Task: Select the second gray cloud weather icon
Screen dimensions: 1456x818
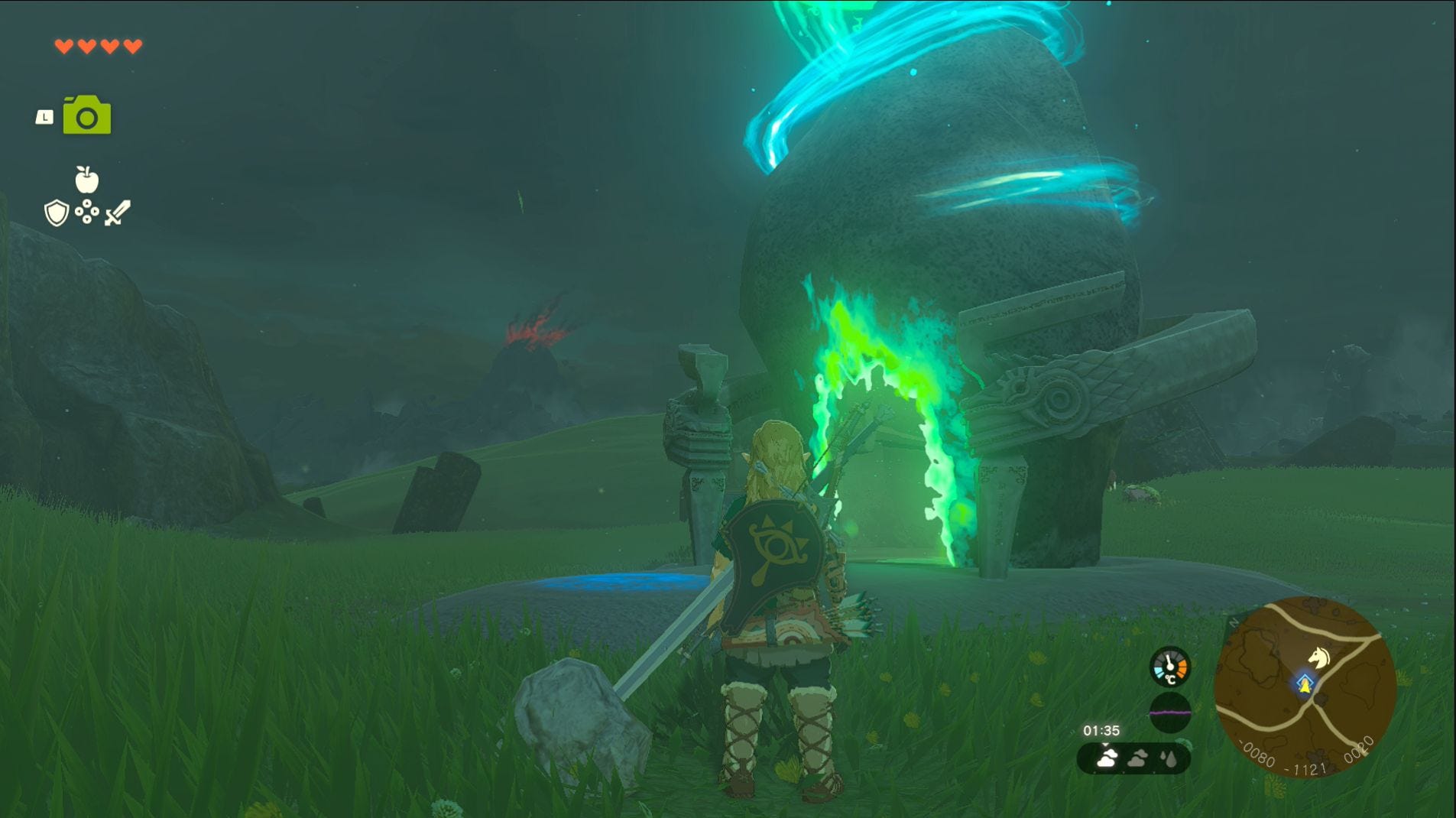Action: 1137,759
